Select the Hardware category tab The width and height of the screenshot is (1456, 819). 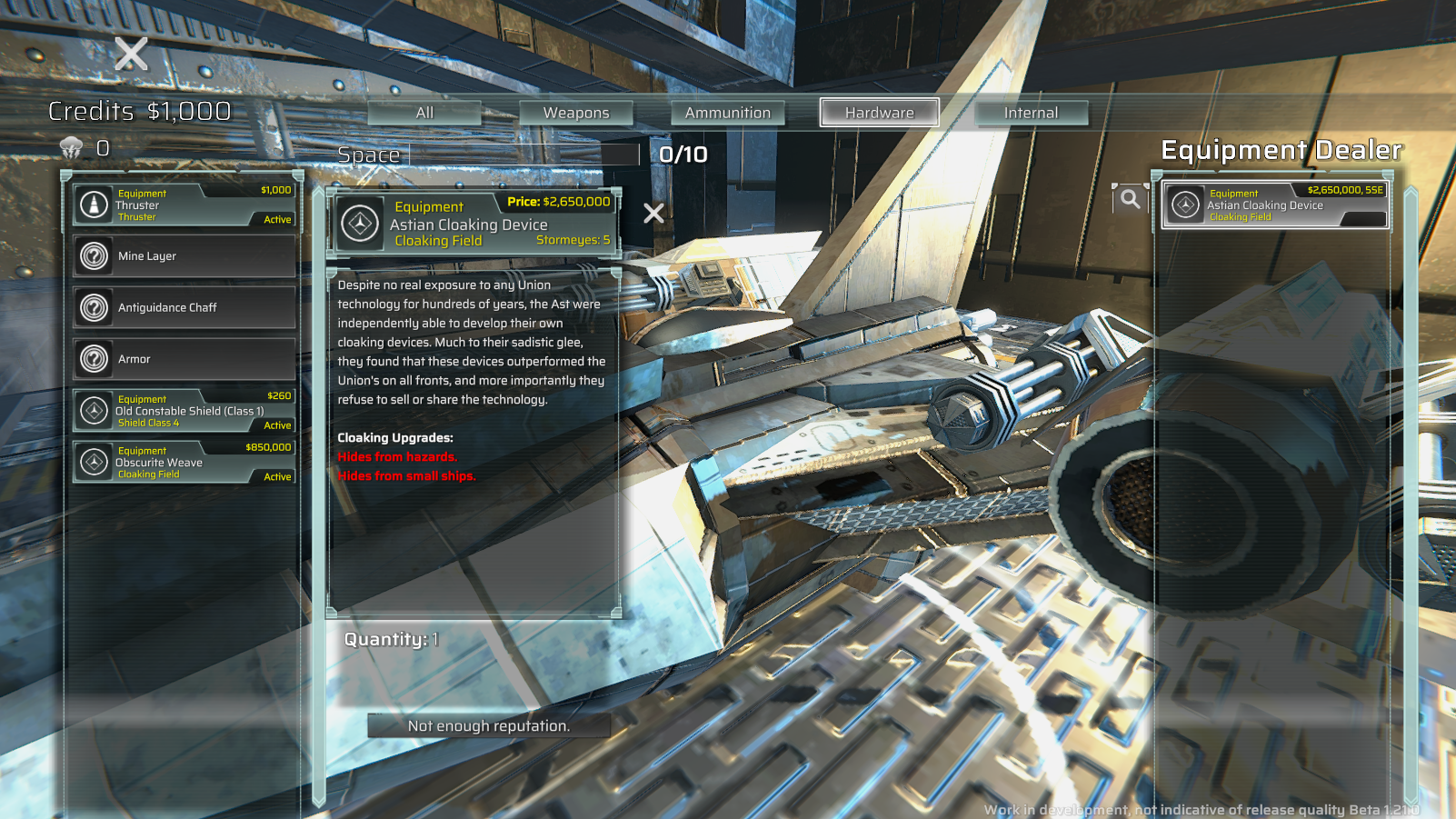coord(879,113)
